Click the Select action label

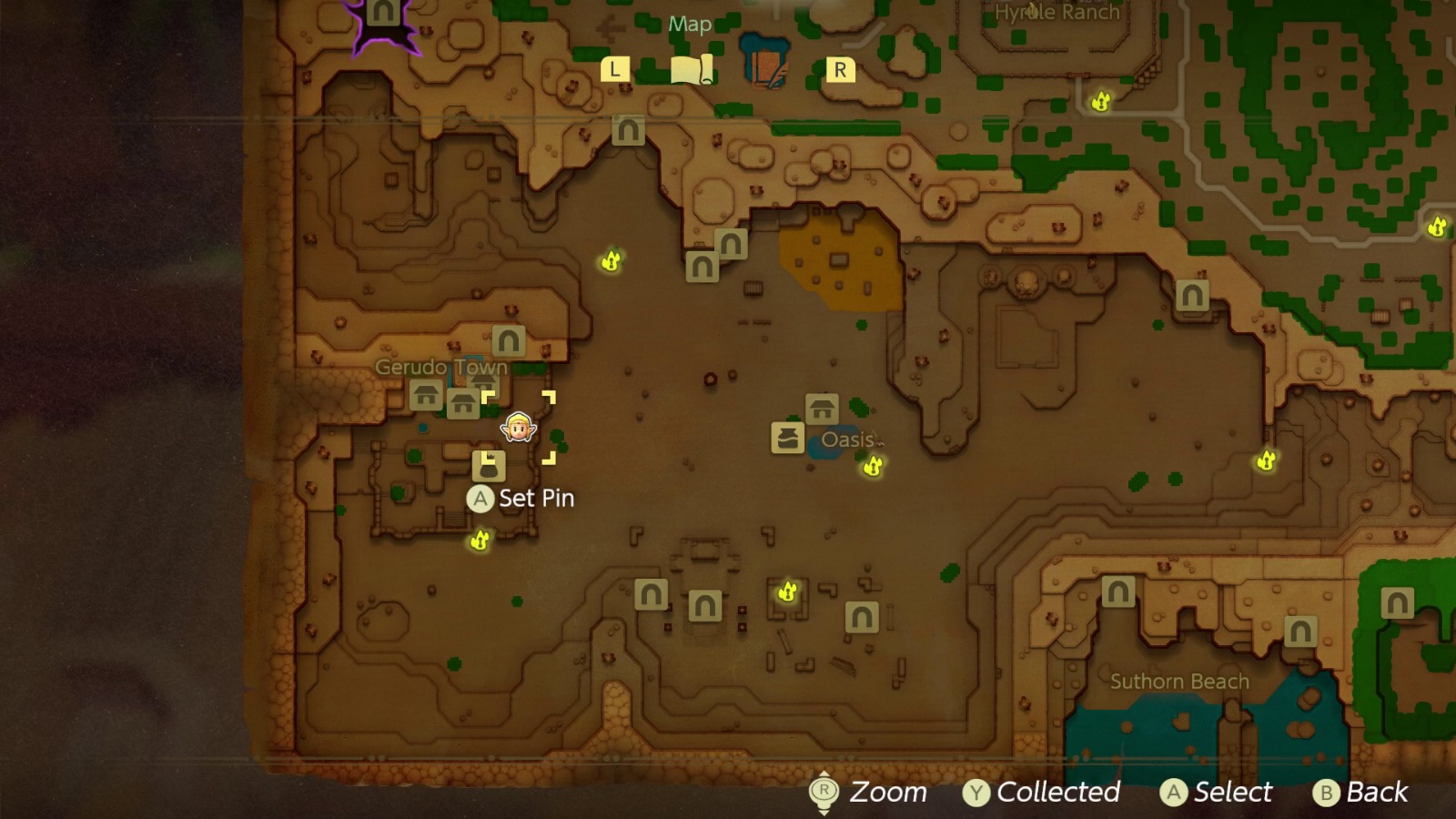tap(1217, 791)
